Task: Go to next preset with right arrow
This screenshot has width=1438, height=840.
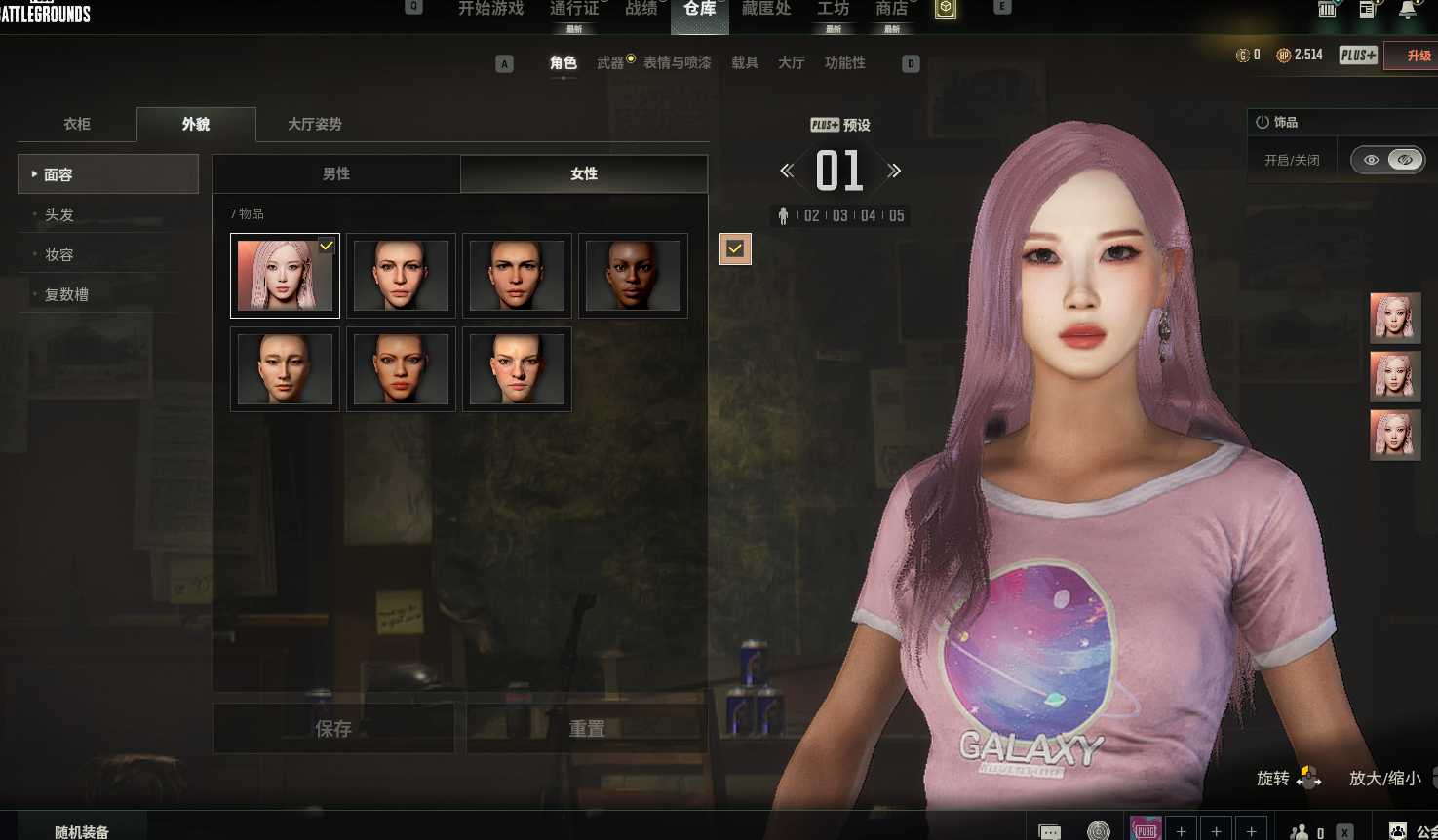Action: [x=895, y=171]
